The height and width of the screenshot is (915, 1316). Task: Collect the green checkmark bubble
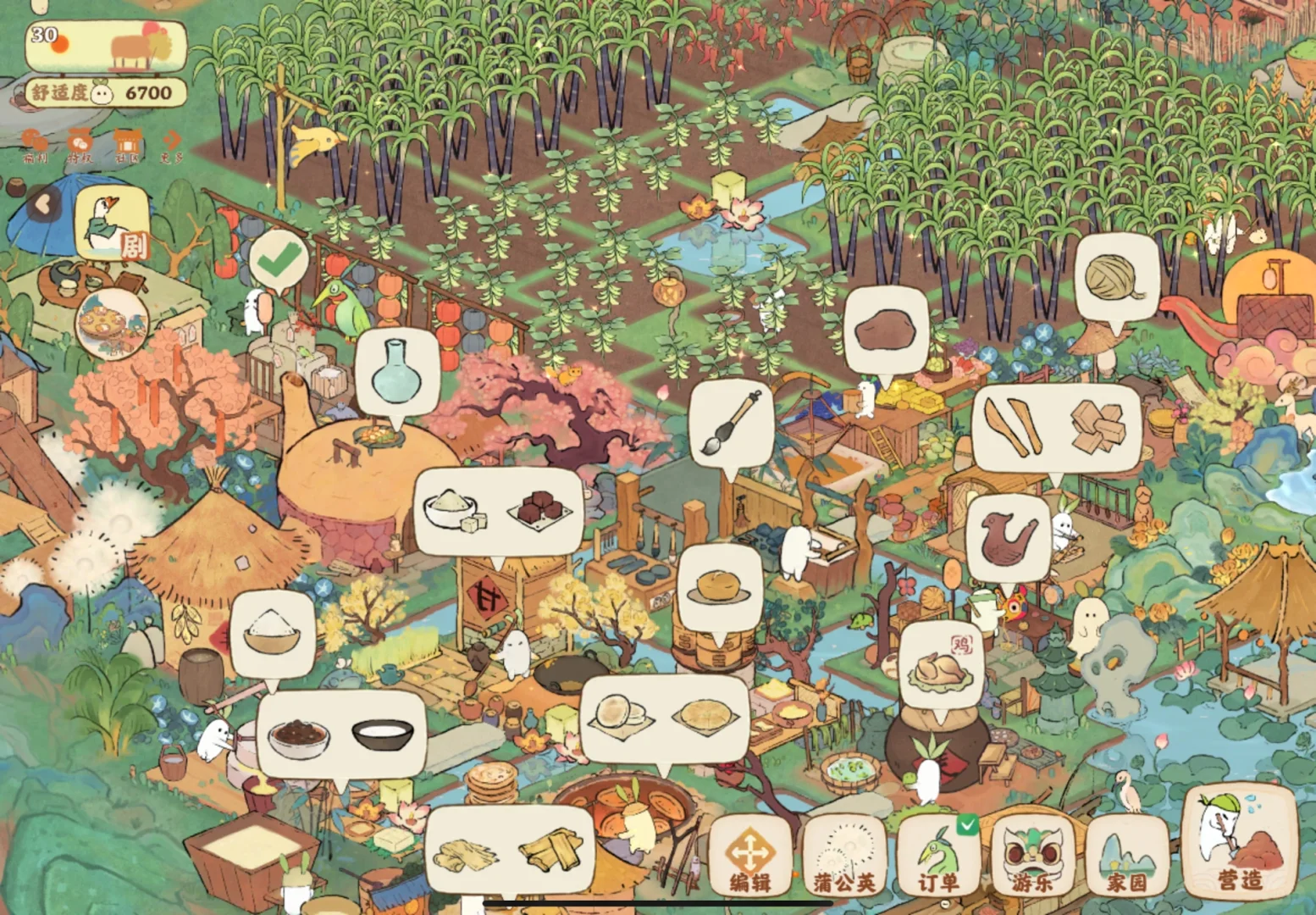pos(279,260)
